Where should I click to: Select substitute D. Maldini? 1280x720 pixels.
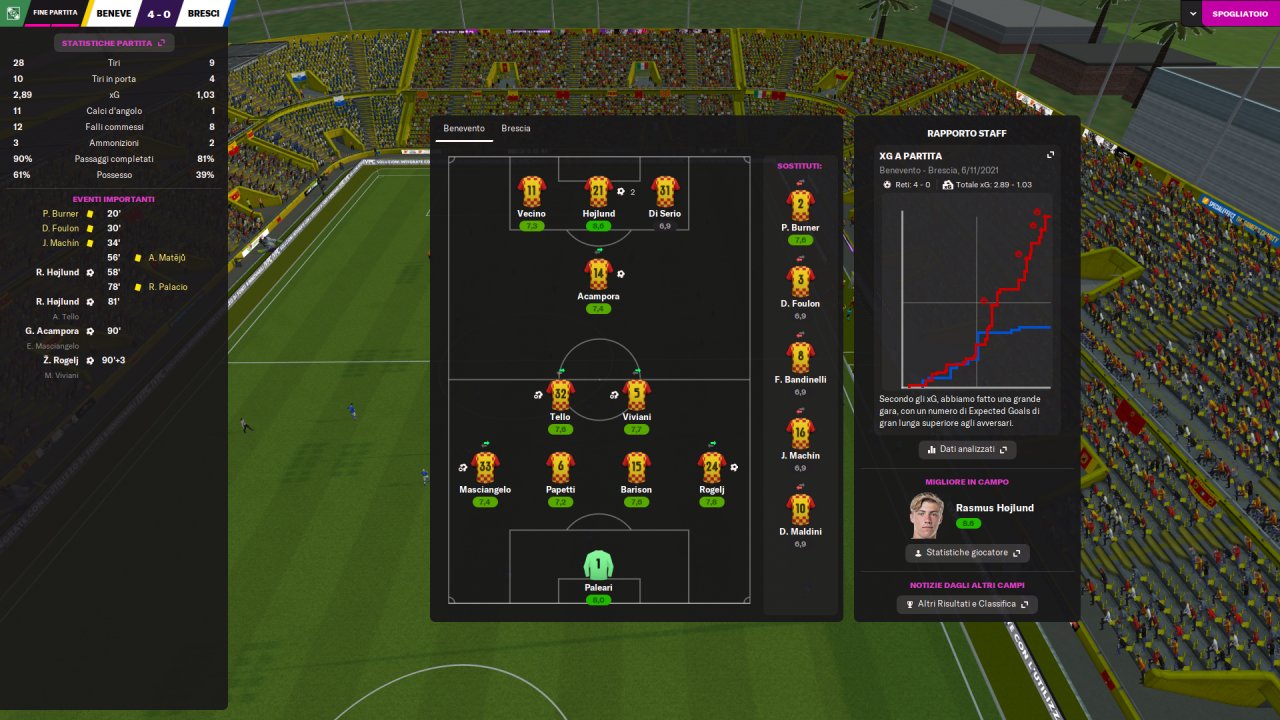point(800,508)
